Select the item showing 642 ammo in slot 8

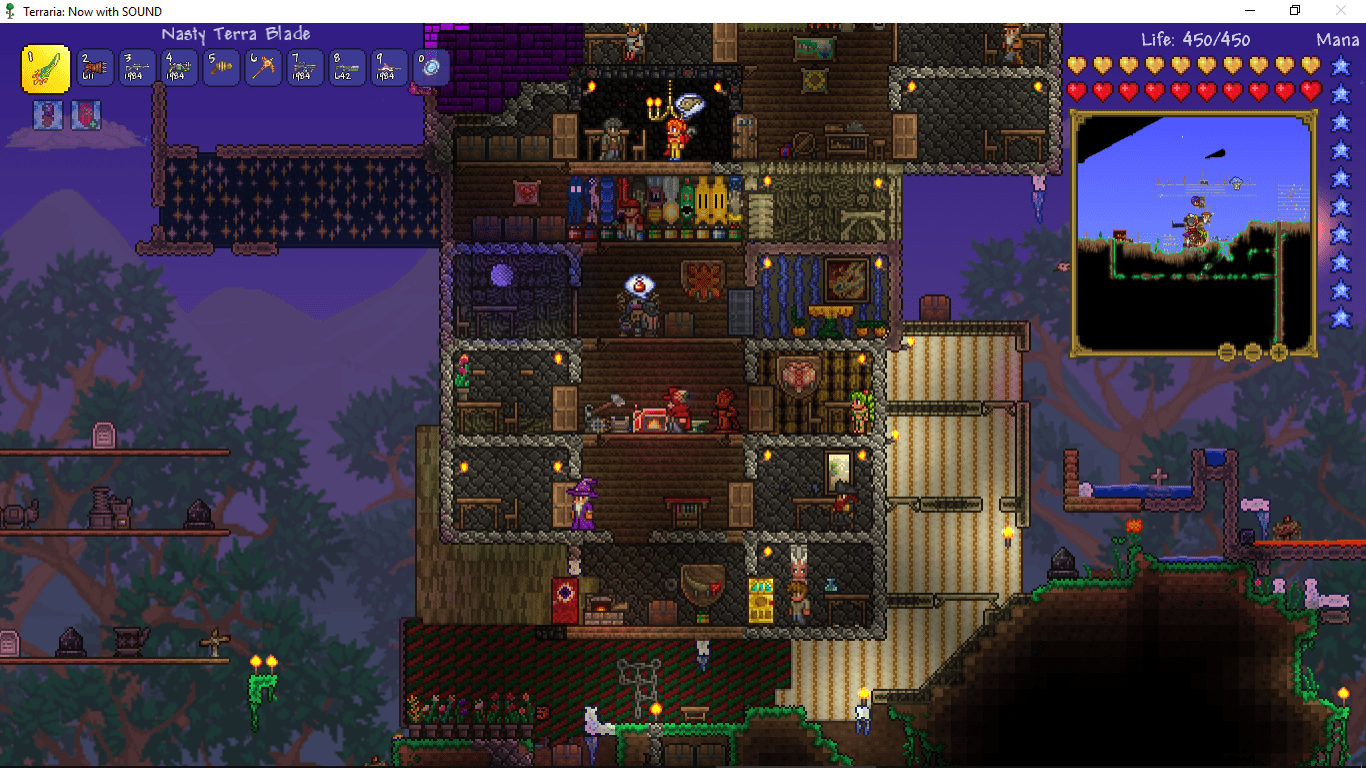pos(347,68)
